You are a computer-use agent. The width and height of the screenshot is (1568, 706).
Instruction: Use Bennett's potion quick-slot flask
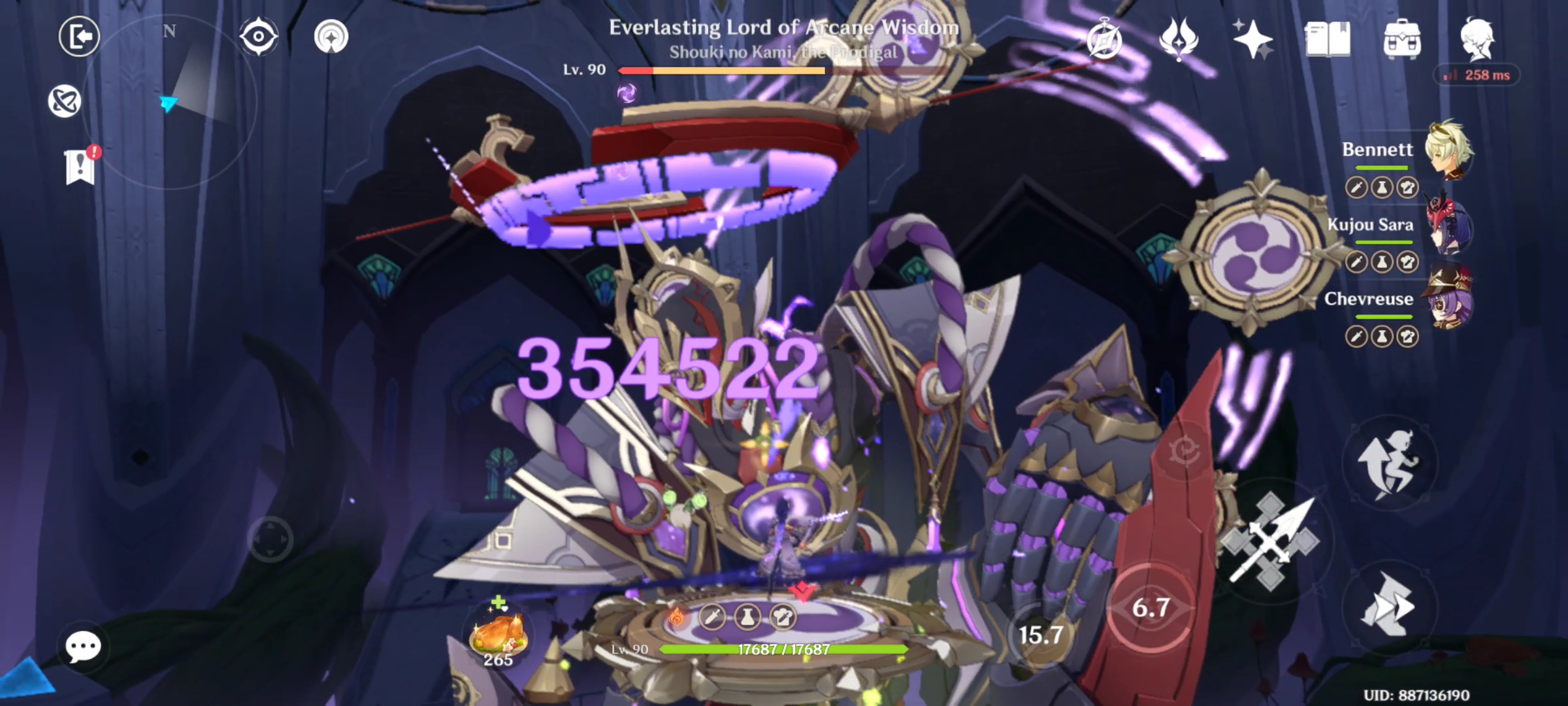(1382, 187)
